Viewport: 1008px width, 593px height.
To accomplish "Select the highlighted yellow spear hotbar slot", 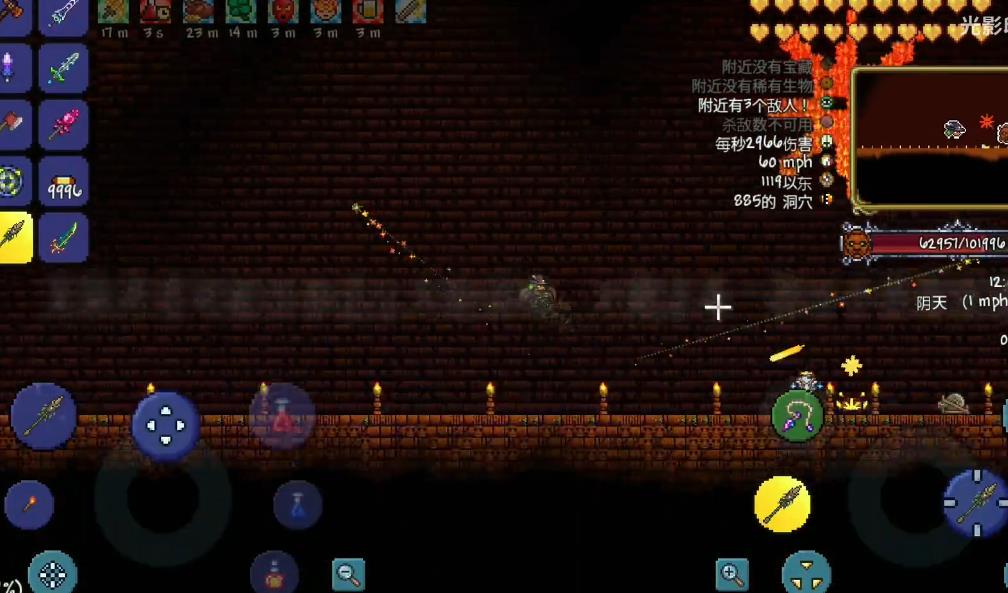I will (x=15, y=238).
